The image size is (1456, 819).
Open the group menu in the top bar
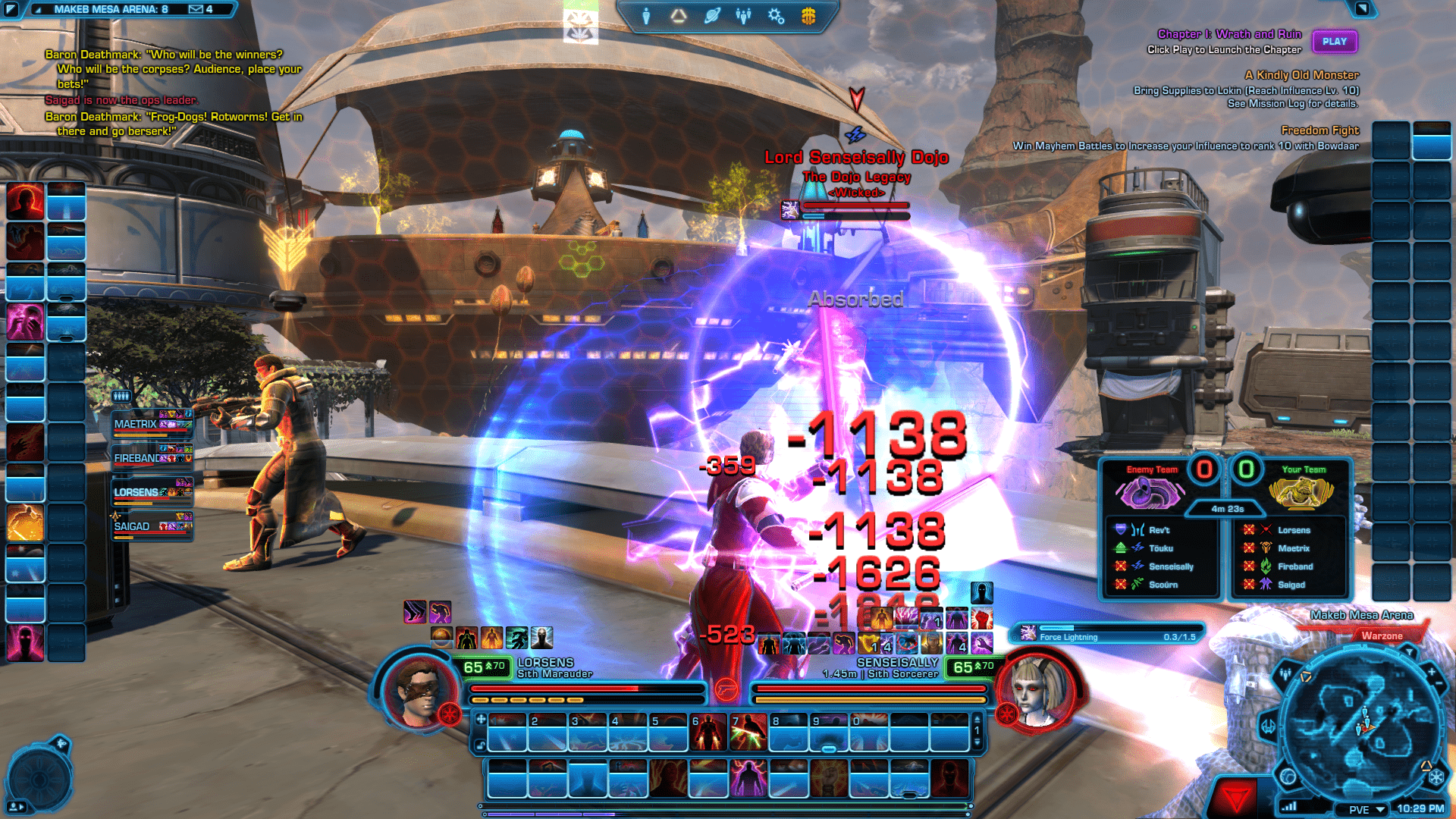[x=743, y=16]
